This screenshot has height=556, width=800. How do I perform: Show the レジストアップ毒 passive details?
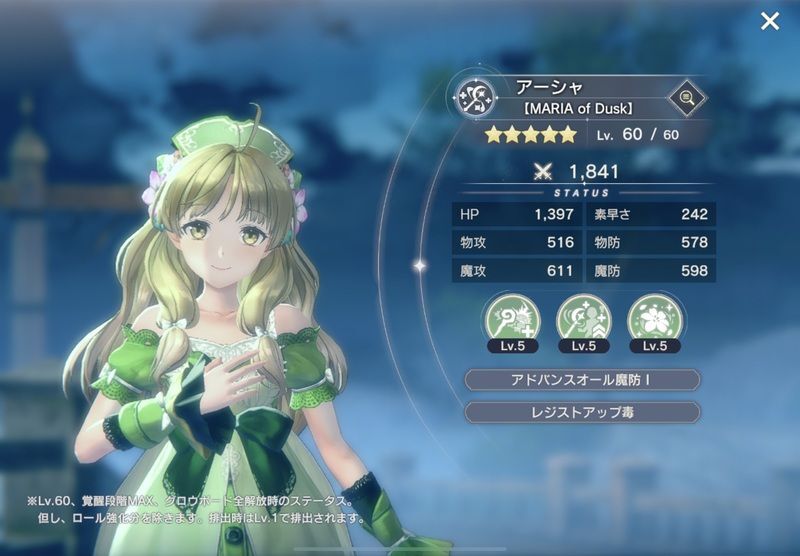pos(583,412)
